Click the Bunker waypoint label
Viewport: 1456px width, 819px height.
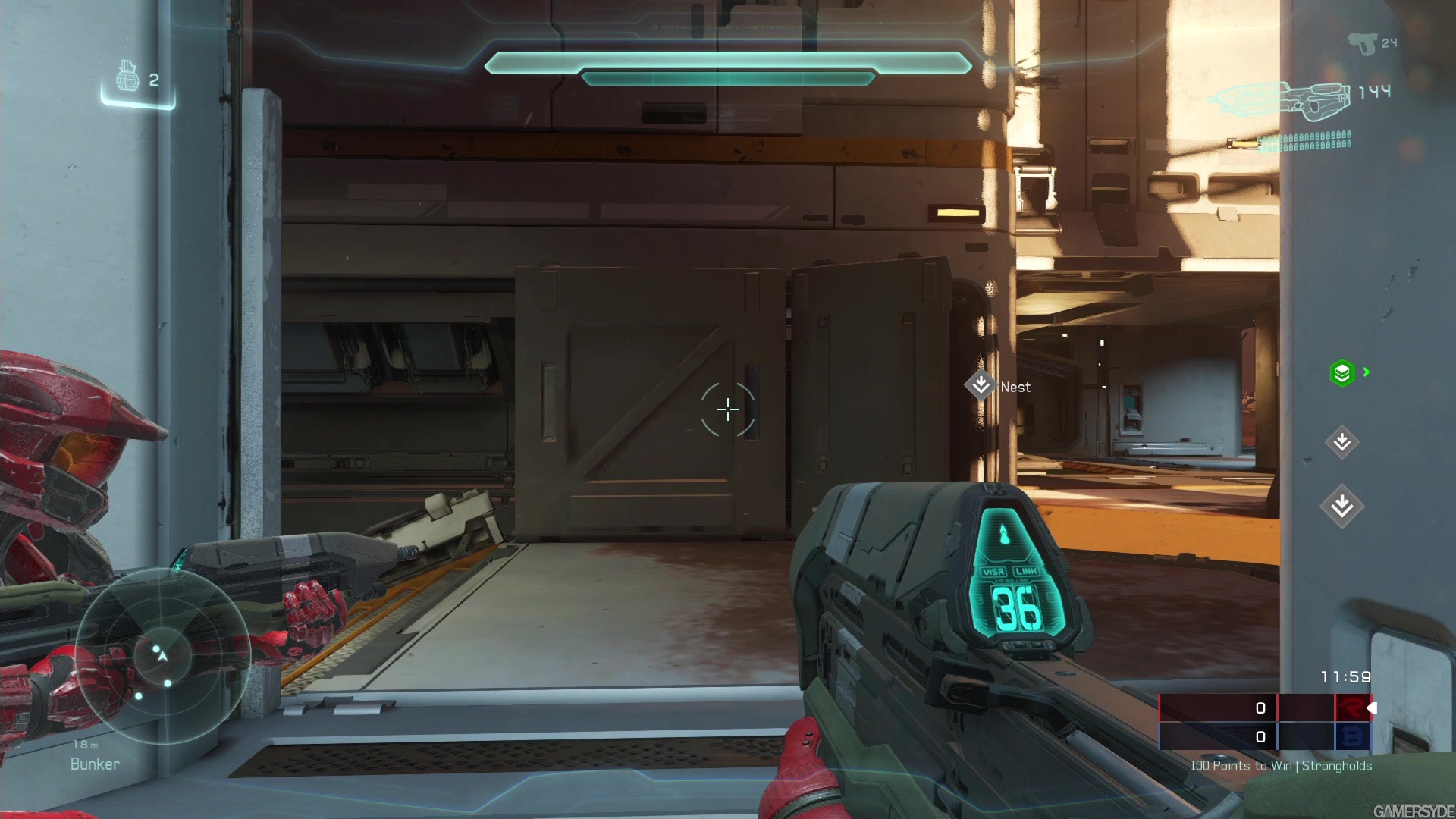pos(93,764)
